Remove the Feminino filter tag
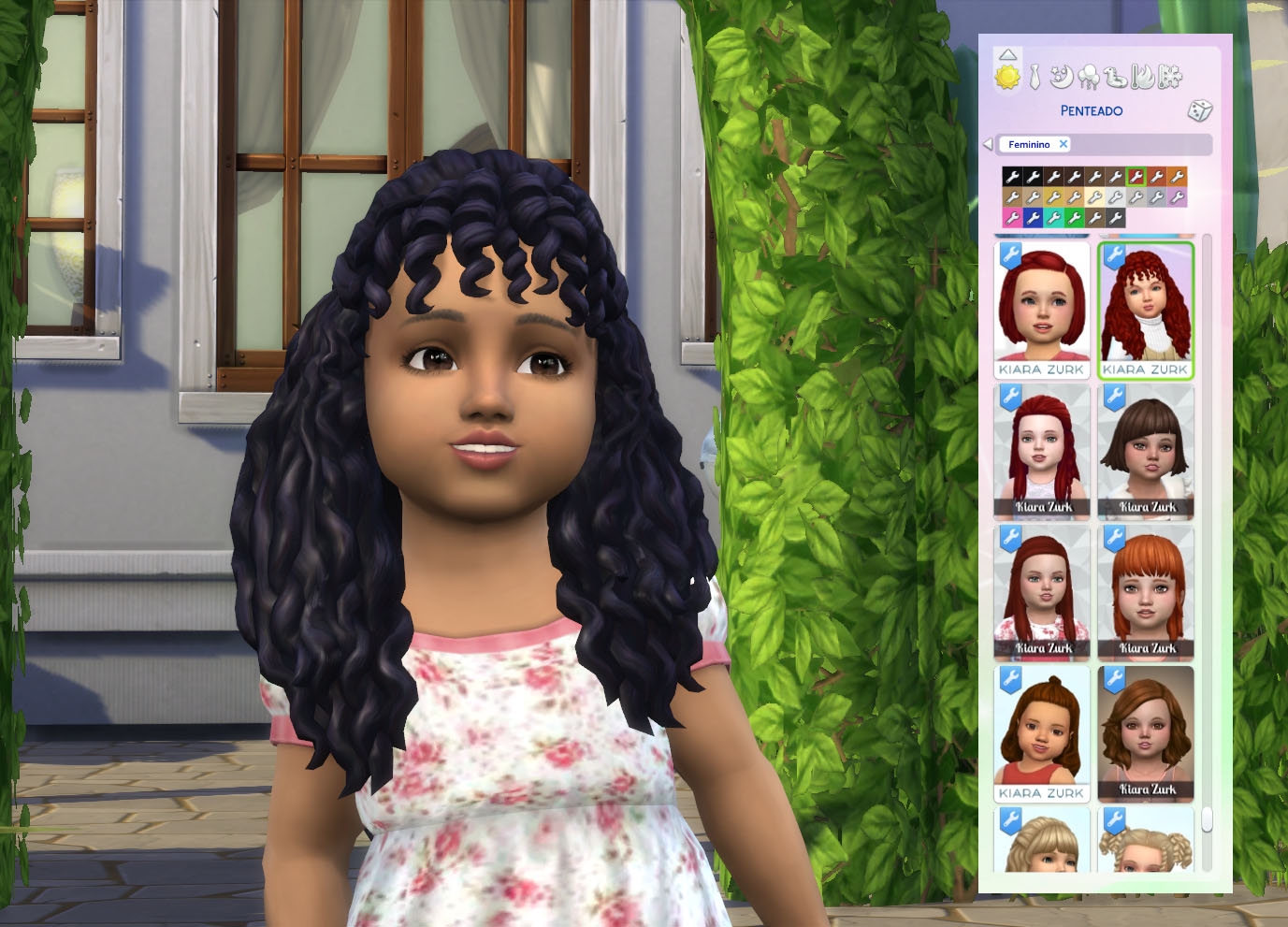The width and height of the screenshot is (1288, 927). coord(1064,144)
